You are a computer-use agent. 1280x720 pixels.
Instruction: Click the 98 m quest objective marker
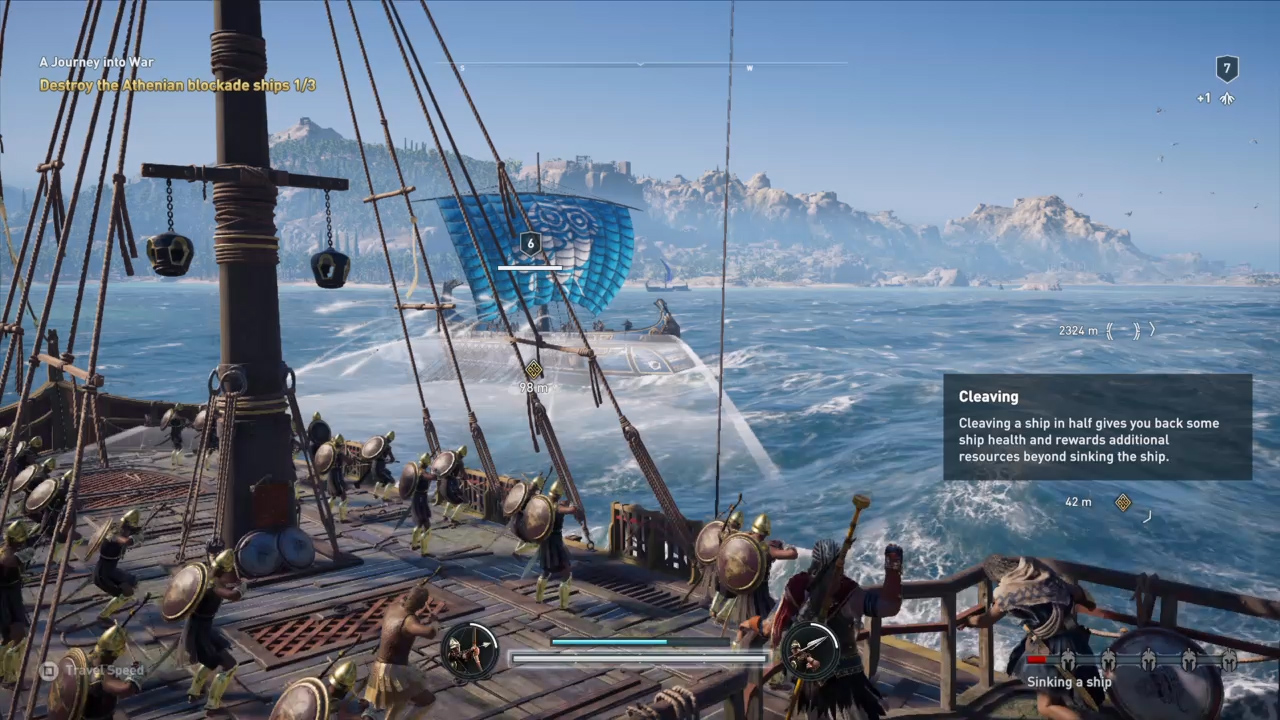point(534,369)
